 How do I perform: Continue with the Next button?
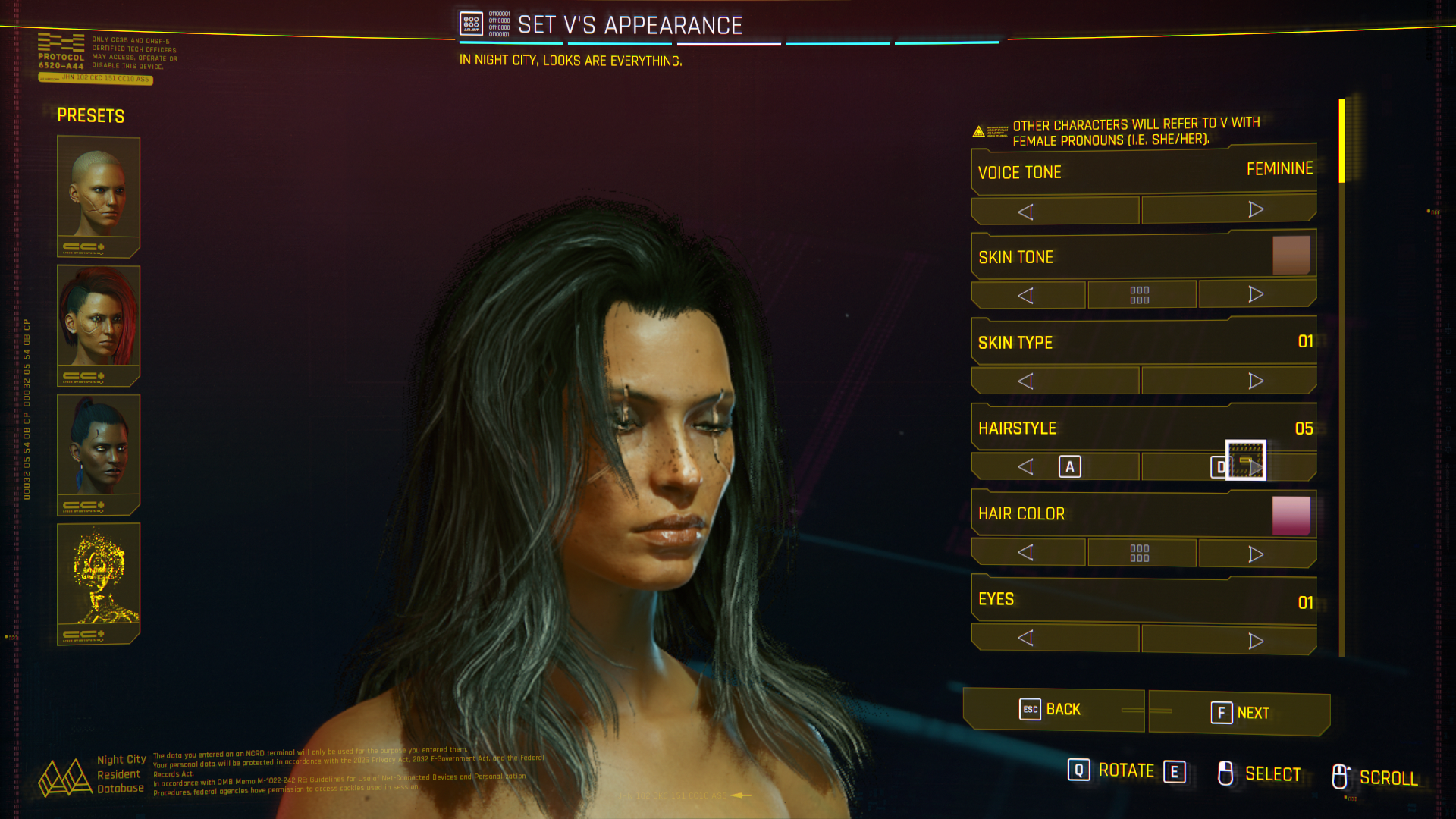coord(1240,713)
